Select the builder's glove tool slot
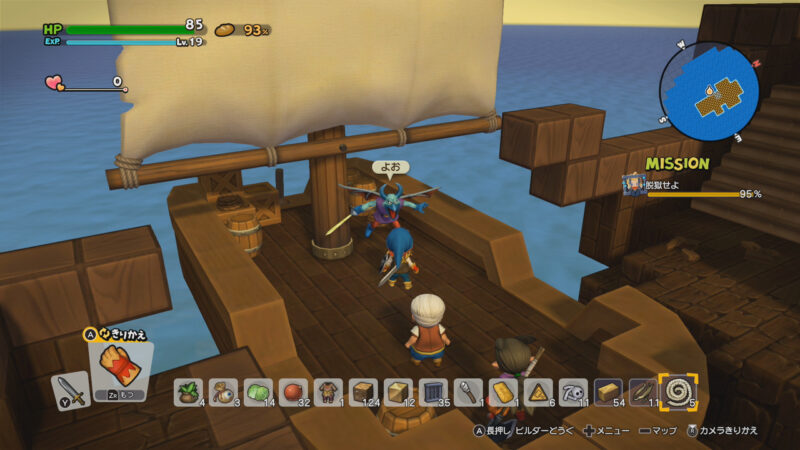Screen dimensions: 800x450 tap(118, 367)
